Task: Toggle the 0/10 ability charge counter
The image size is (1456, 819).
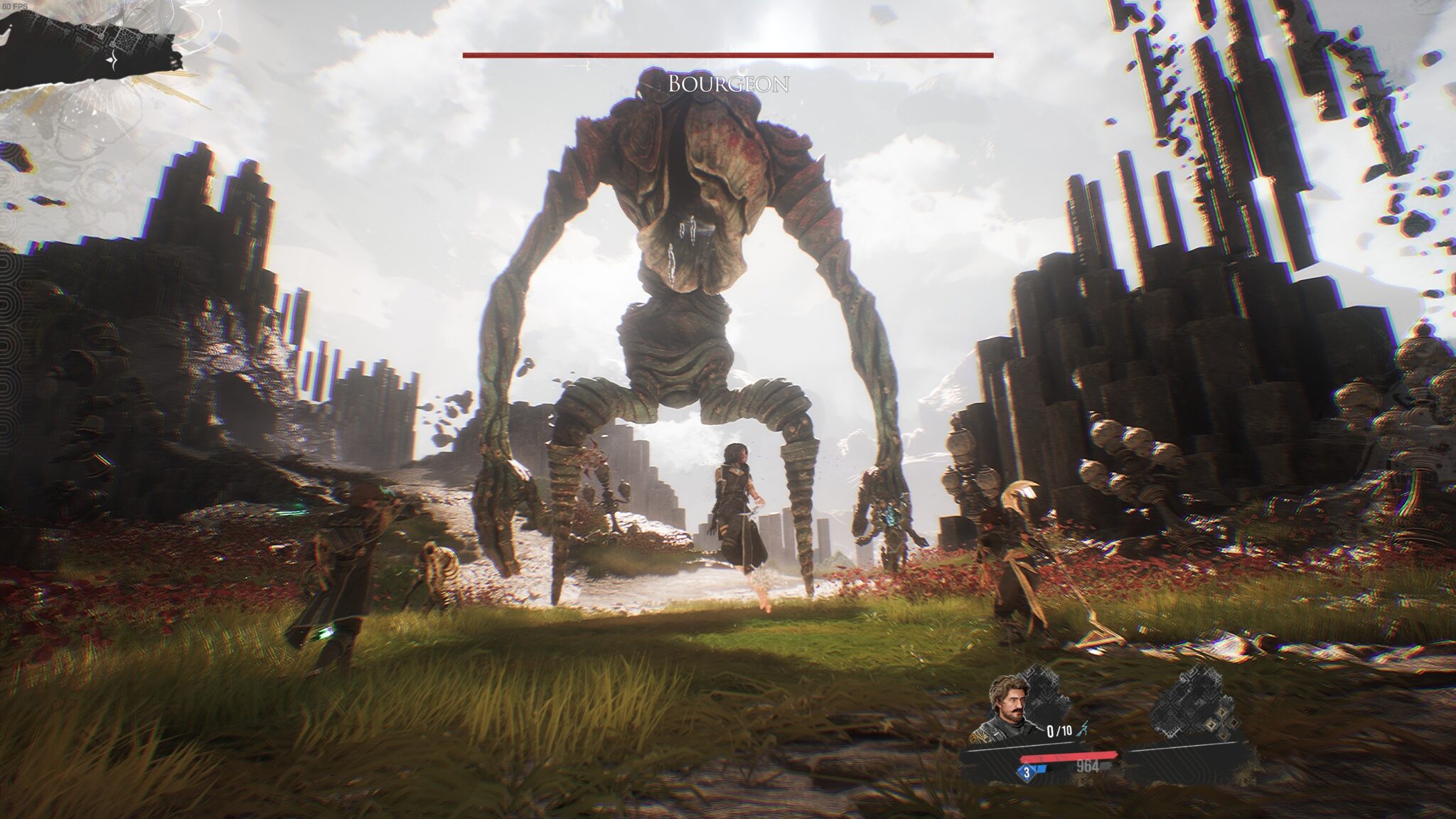Action: [x=1059, y=730]
